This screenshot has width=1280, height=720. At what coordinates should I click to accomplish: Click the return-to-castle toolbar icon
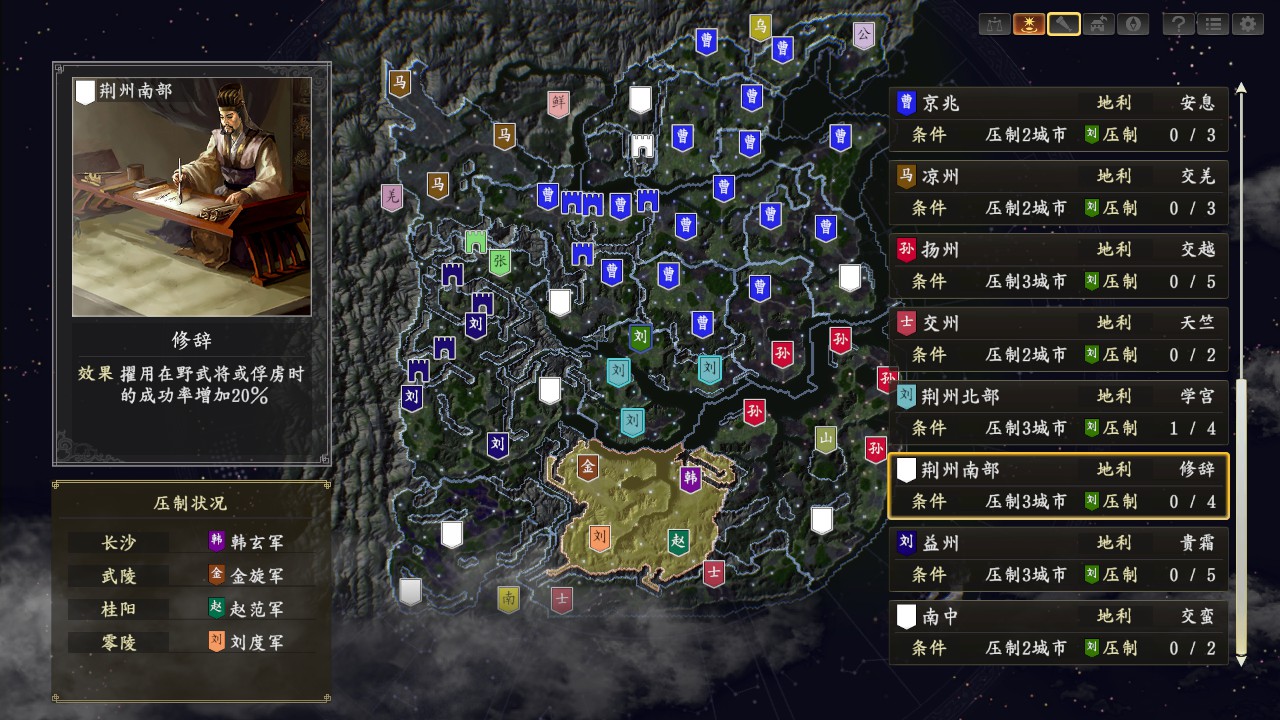(x=1098, y=25)
